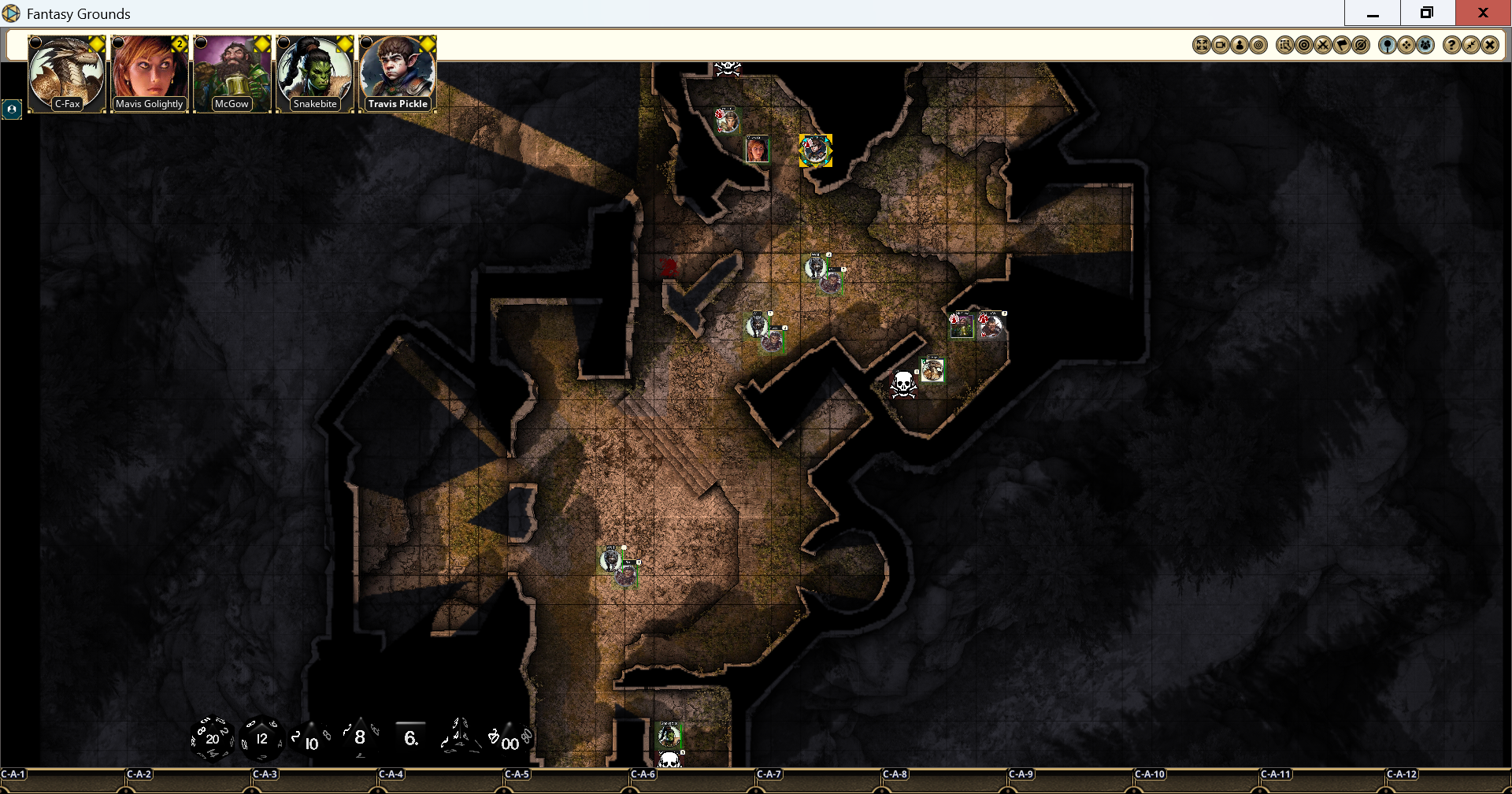Image resolution: width=1512 pixels, height=794 pixels.
Task: Toggle the party vision group icon
Action: (1425, 45)
